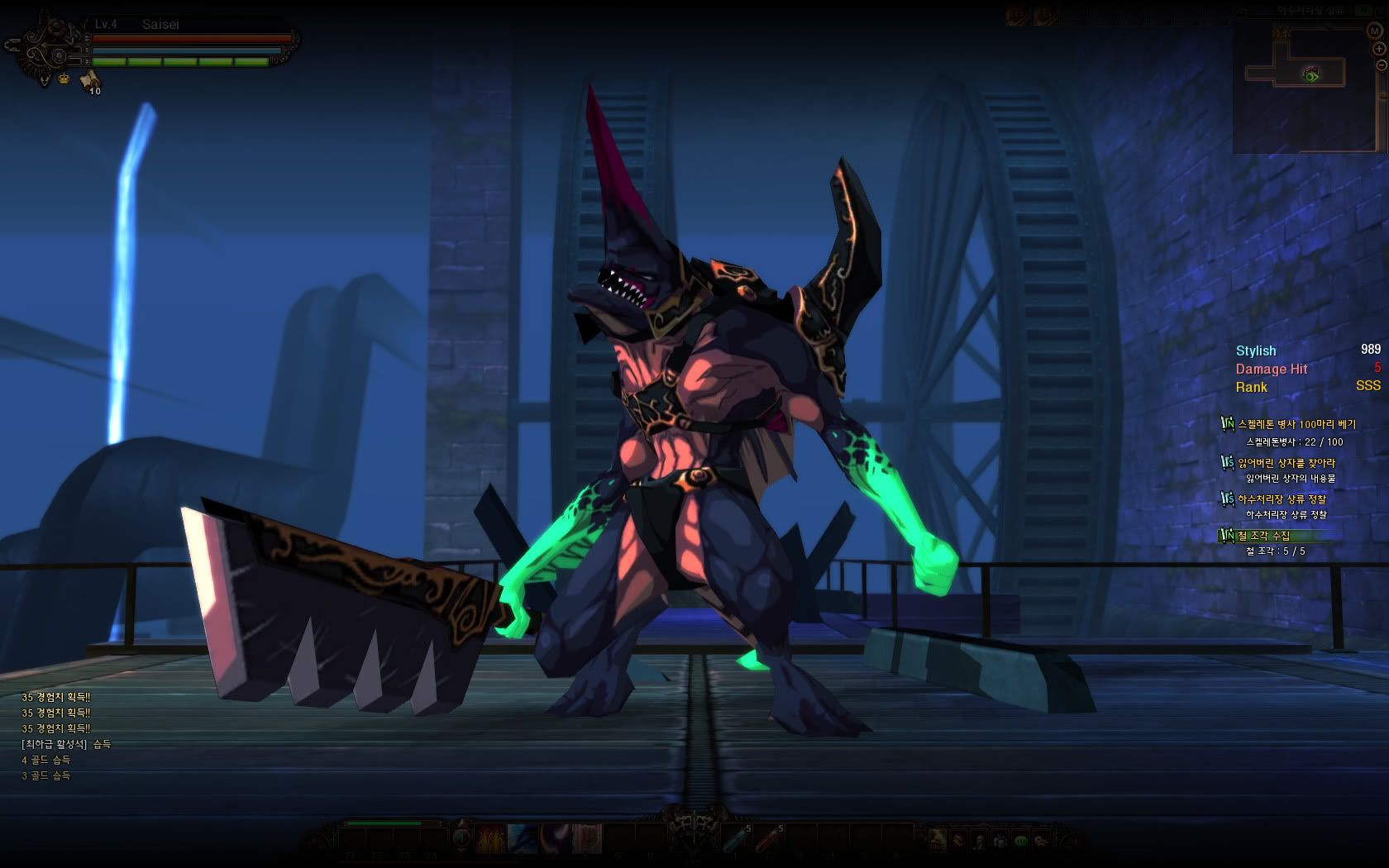Open the Shop menu icon
The height and width of the screenshot is (868, 1389).
[937, 841]
